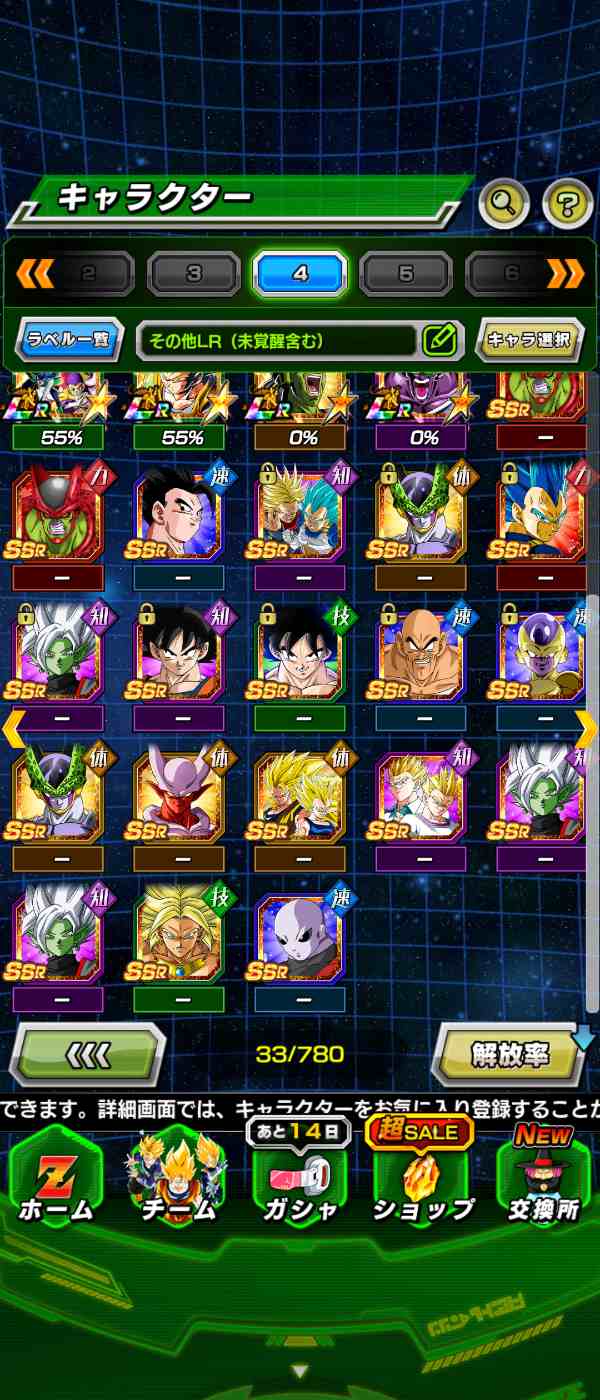600x1400 pixels.
Task: Open the magnifying glass search button
Action: pos(504,204)
